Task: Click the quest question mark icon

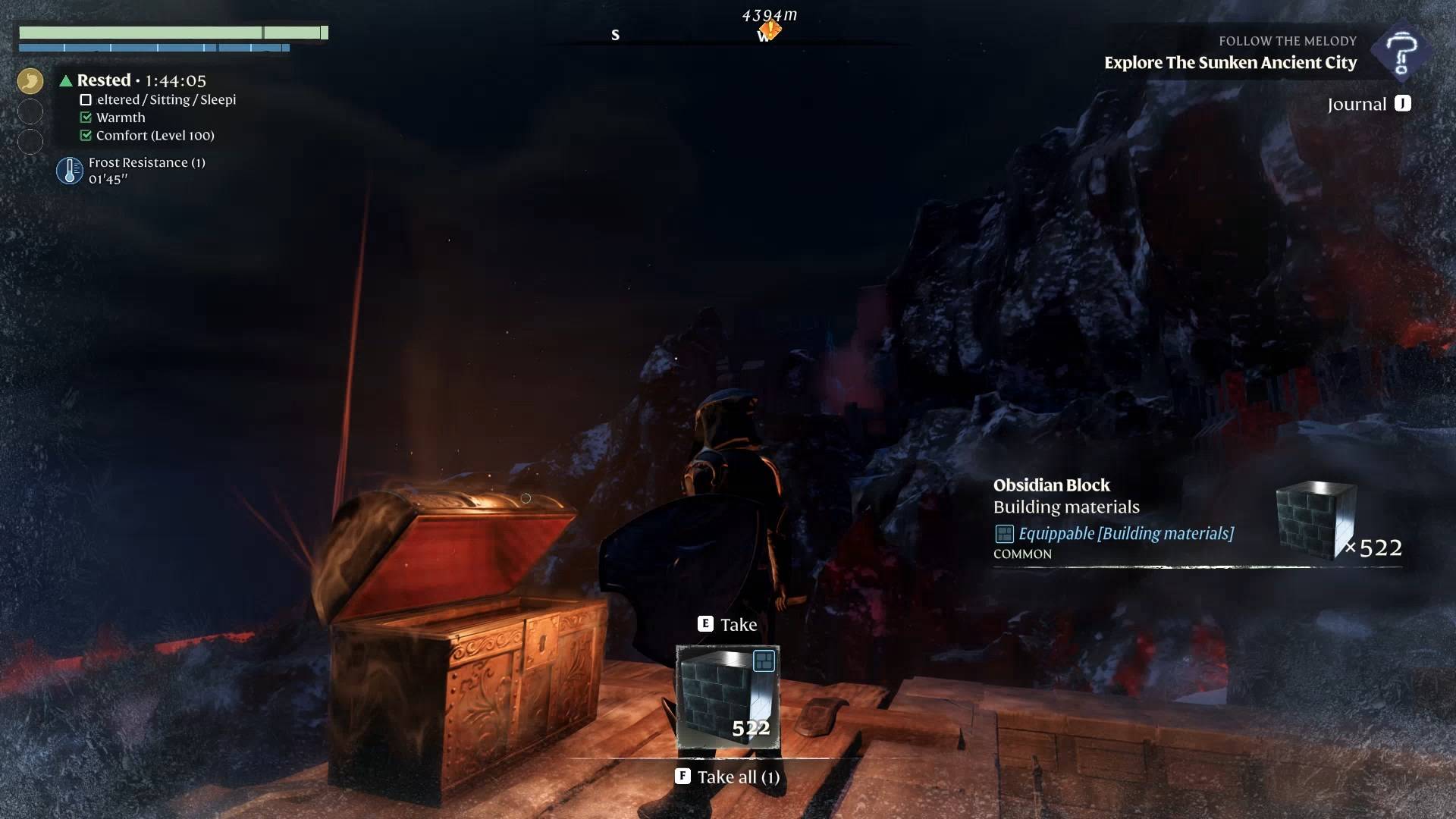Action: [x=1401, y=52]
